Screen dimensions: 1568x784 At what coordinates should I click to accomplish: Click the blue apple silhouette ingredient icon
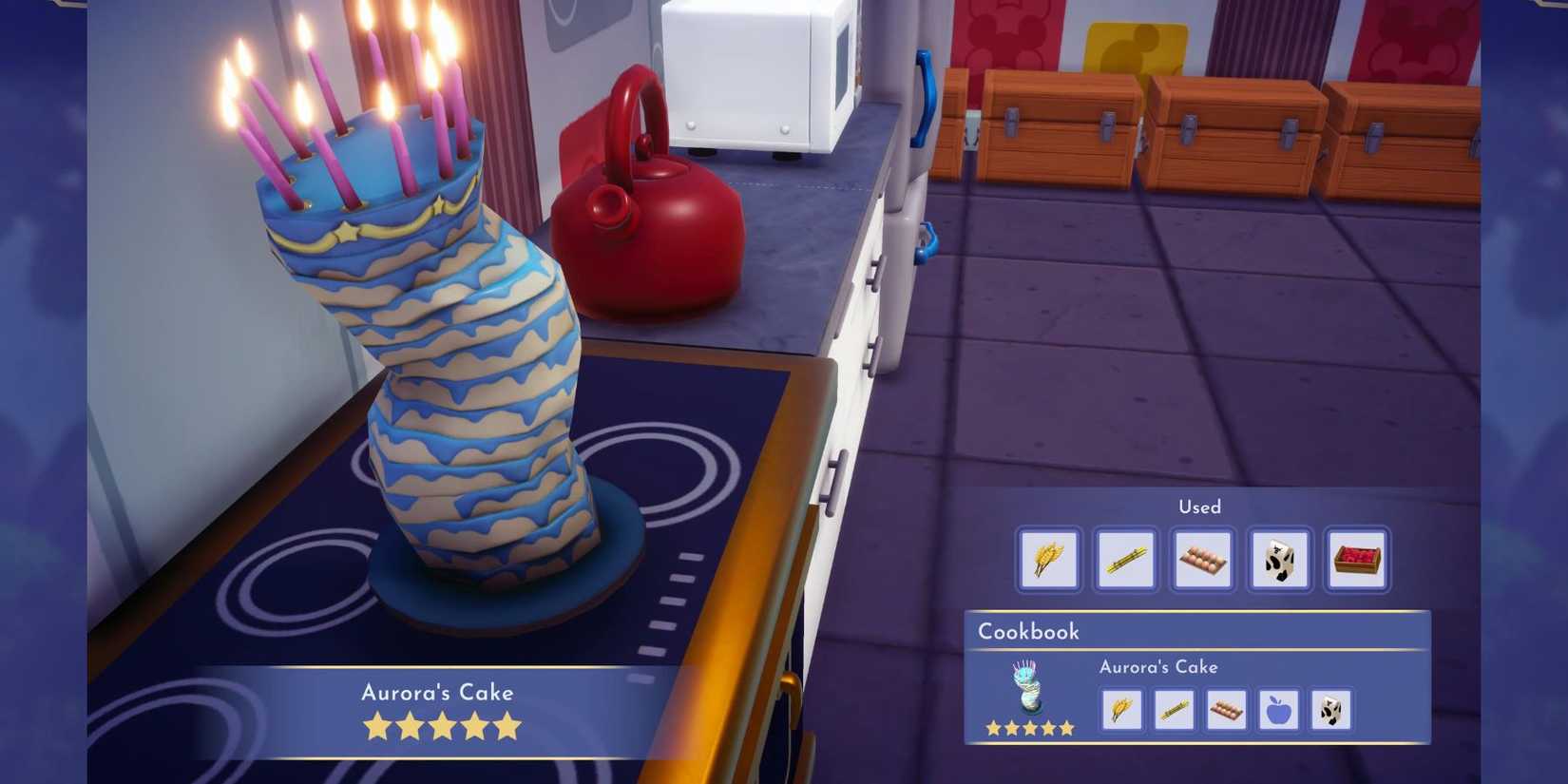click(1278, 710)
